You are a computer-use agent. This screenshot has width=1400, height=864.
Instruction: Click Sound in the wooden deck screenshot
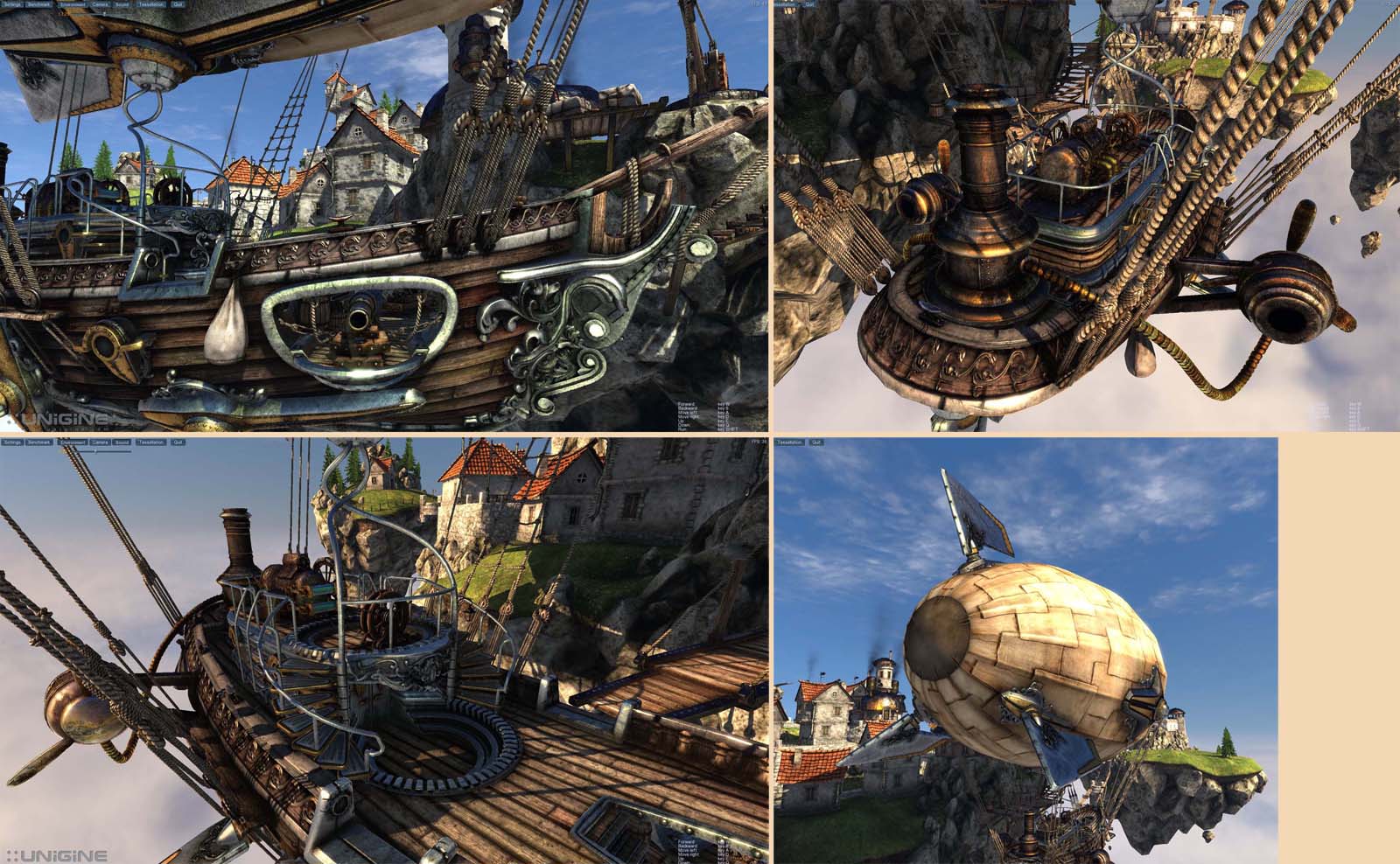[122, 442]
